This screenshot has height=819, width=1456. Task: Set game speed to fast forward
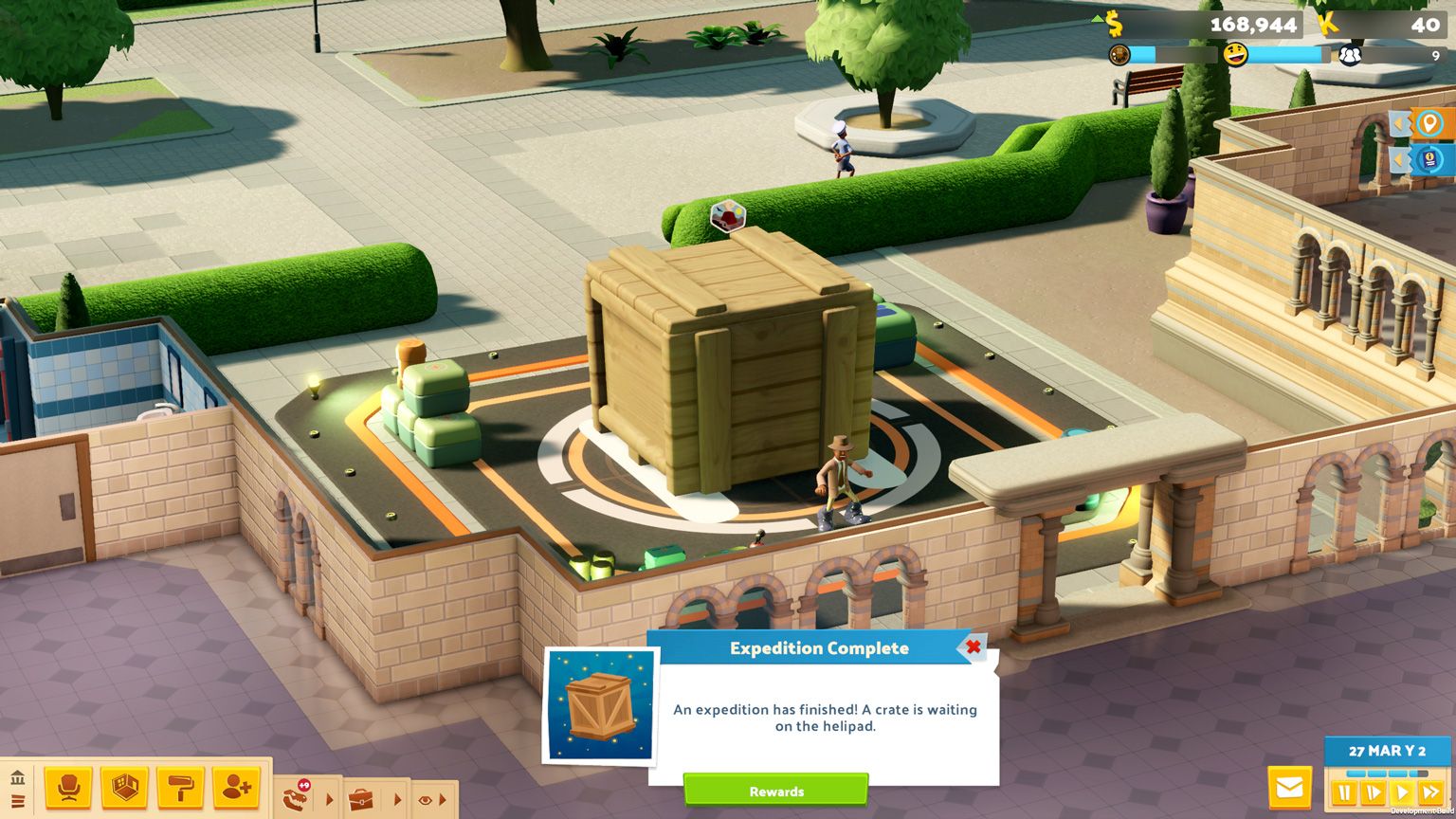point(1431,793)
